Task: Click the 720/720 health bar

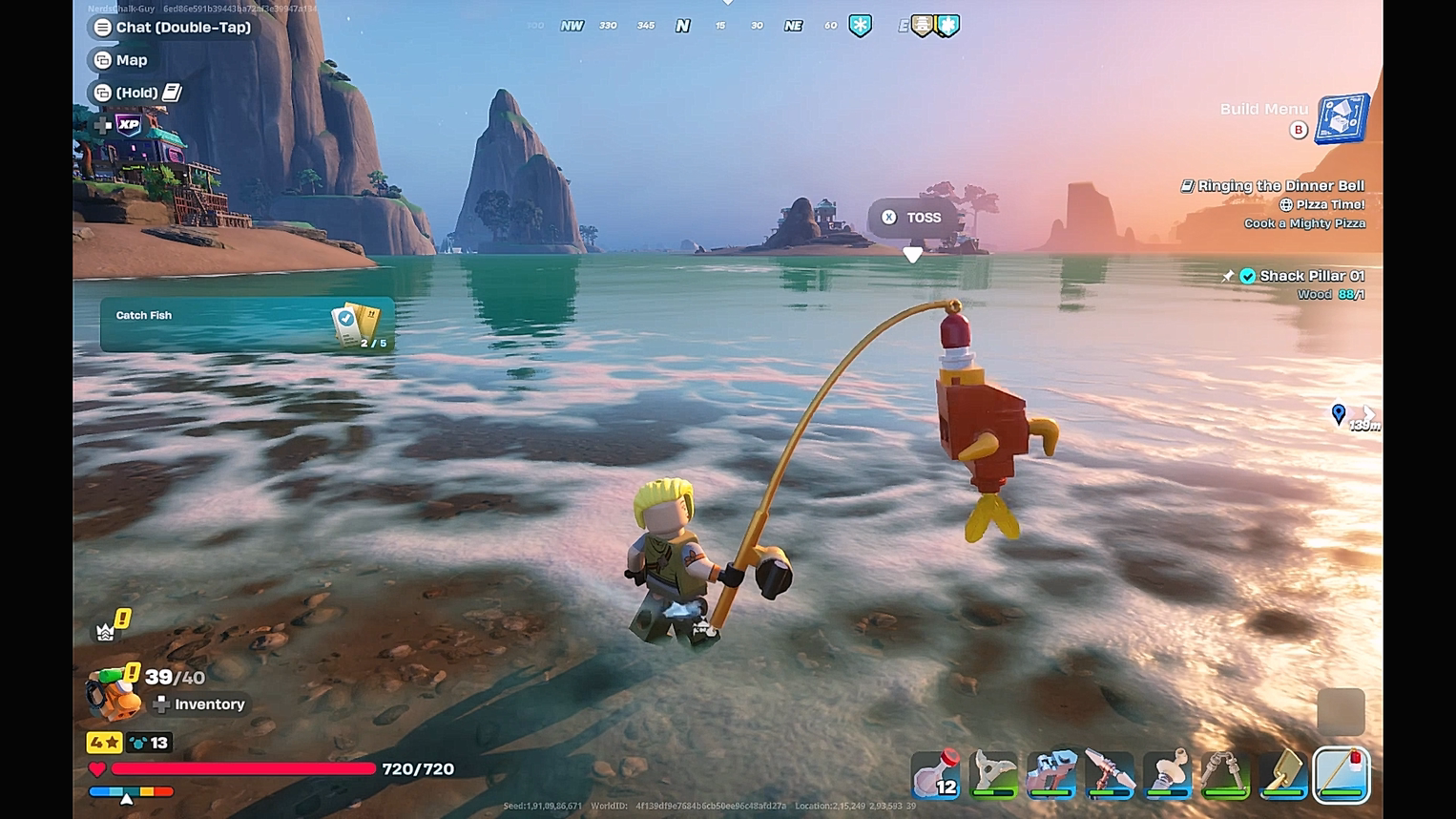Action: click(x=243, y=768)
